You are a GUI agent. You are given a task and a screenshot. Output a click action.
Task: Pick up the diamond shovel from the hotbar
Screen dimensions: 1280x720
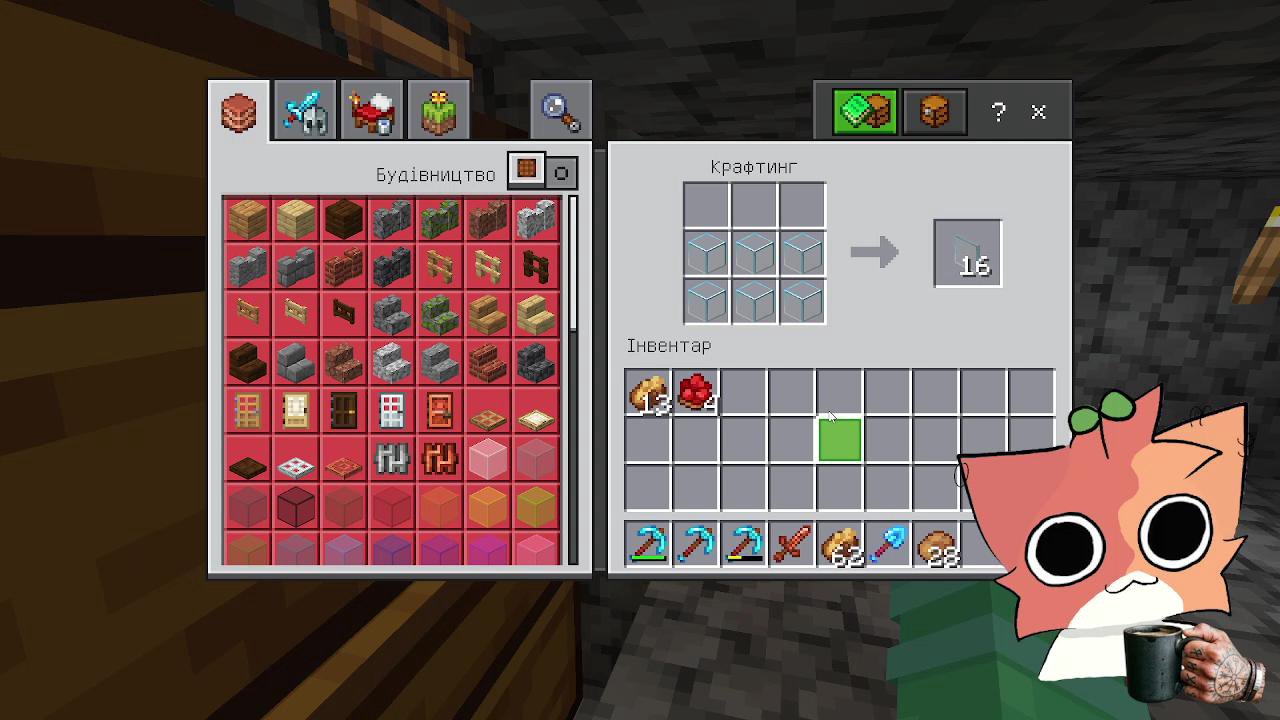(887, 545)
